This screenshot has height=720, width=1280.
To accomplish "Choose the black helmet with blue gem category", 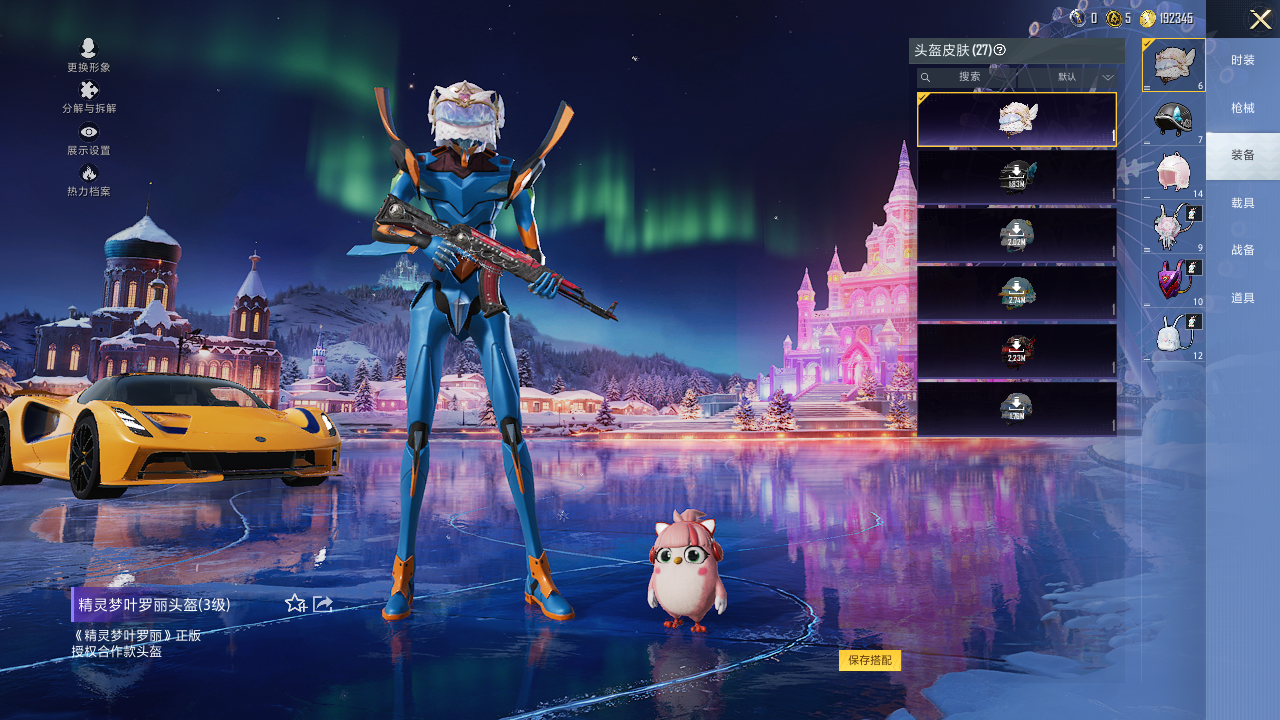I will [1173, 118].
